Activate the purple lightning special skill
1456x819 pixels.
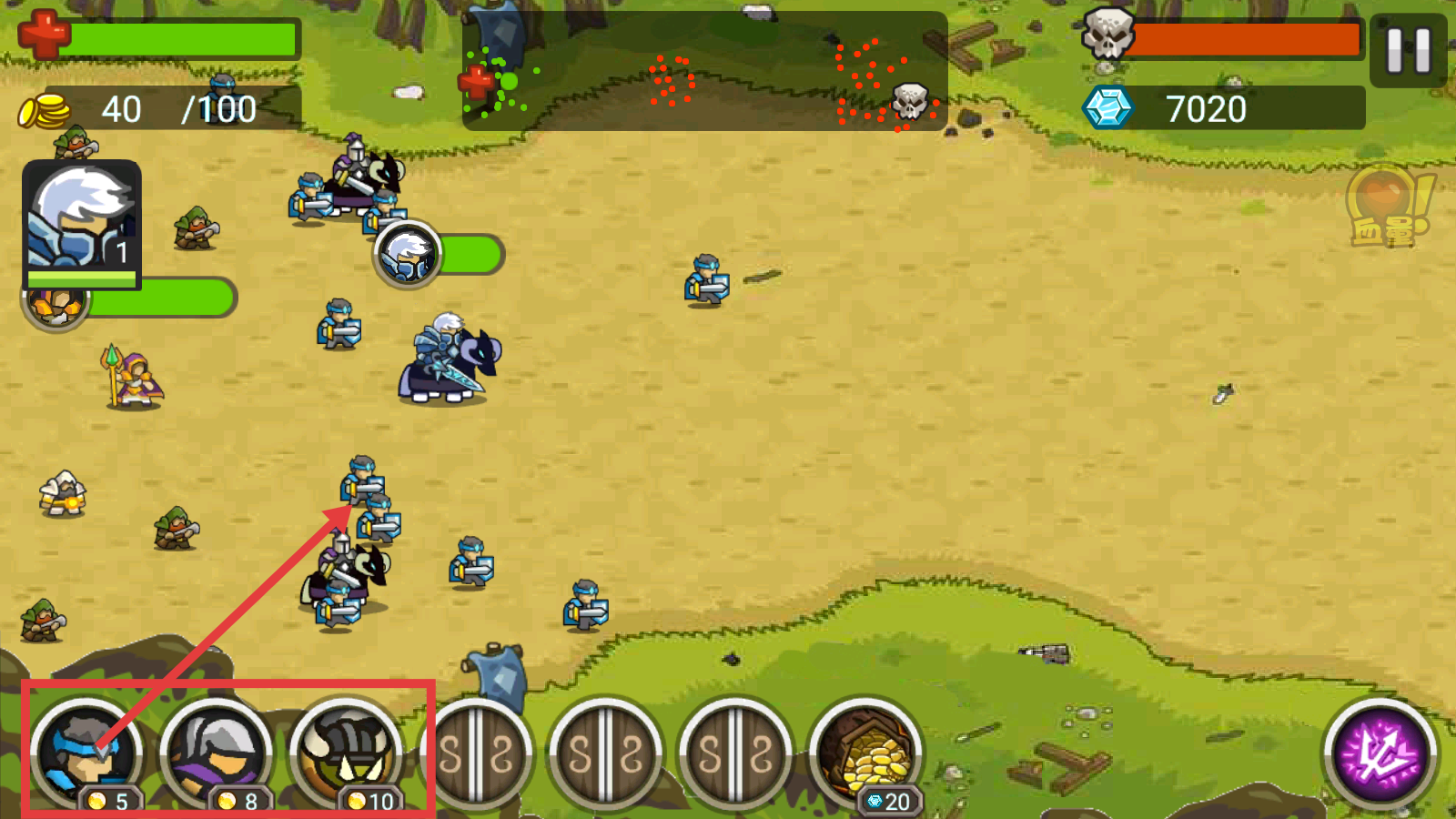pyautogui.click(x=1380, y=753)
